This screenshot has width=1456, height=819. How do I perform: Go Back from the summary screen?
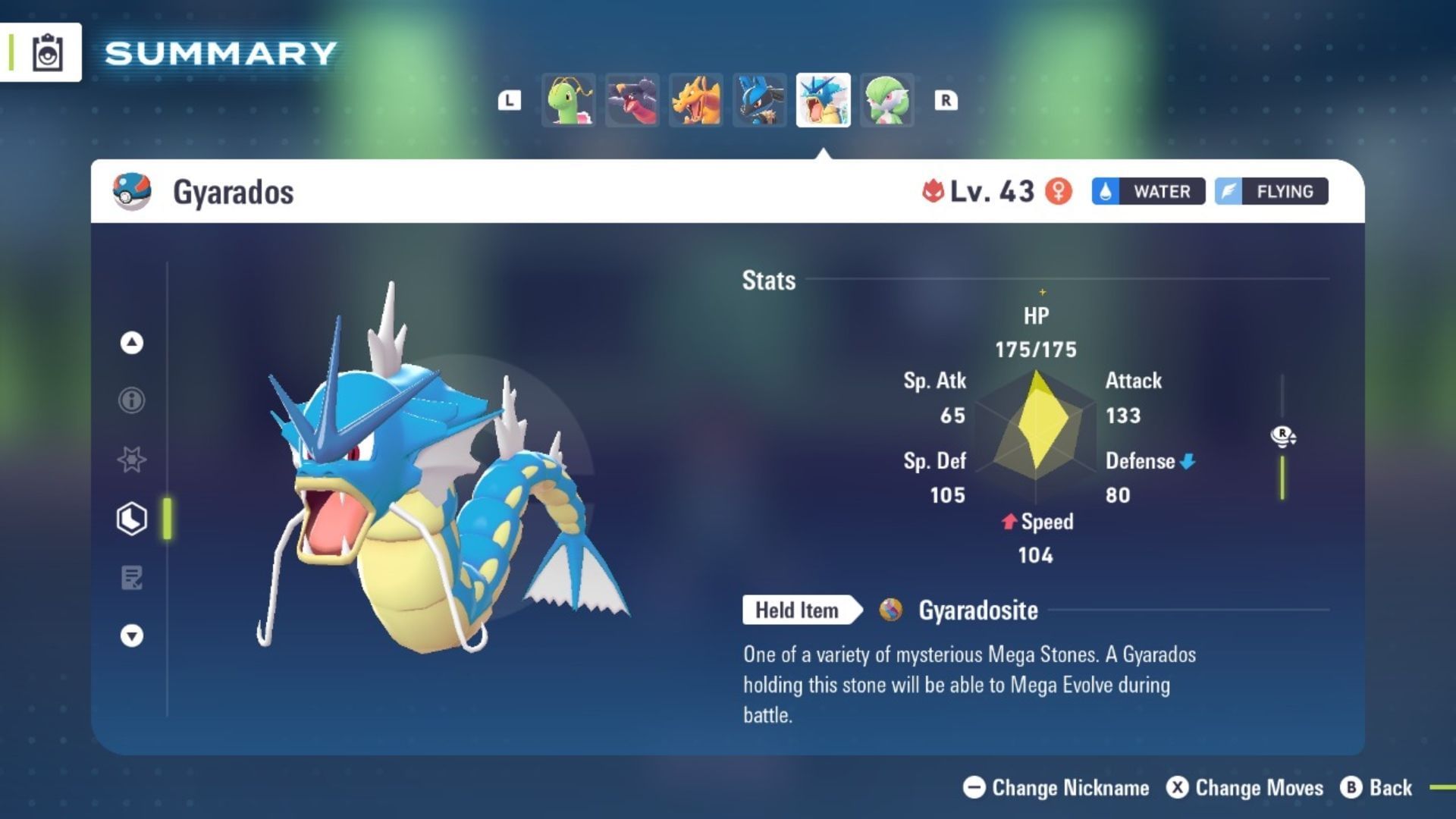pyautogui.click(x=1376, y=788)
